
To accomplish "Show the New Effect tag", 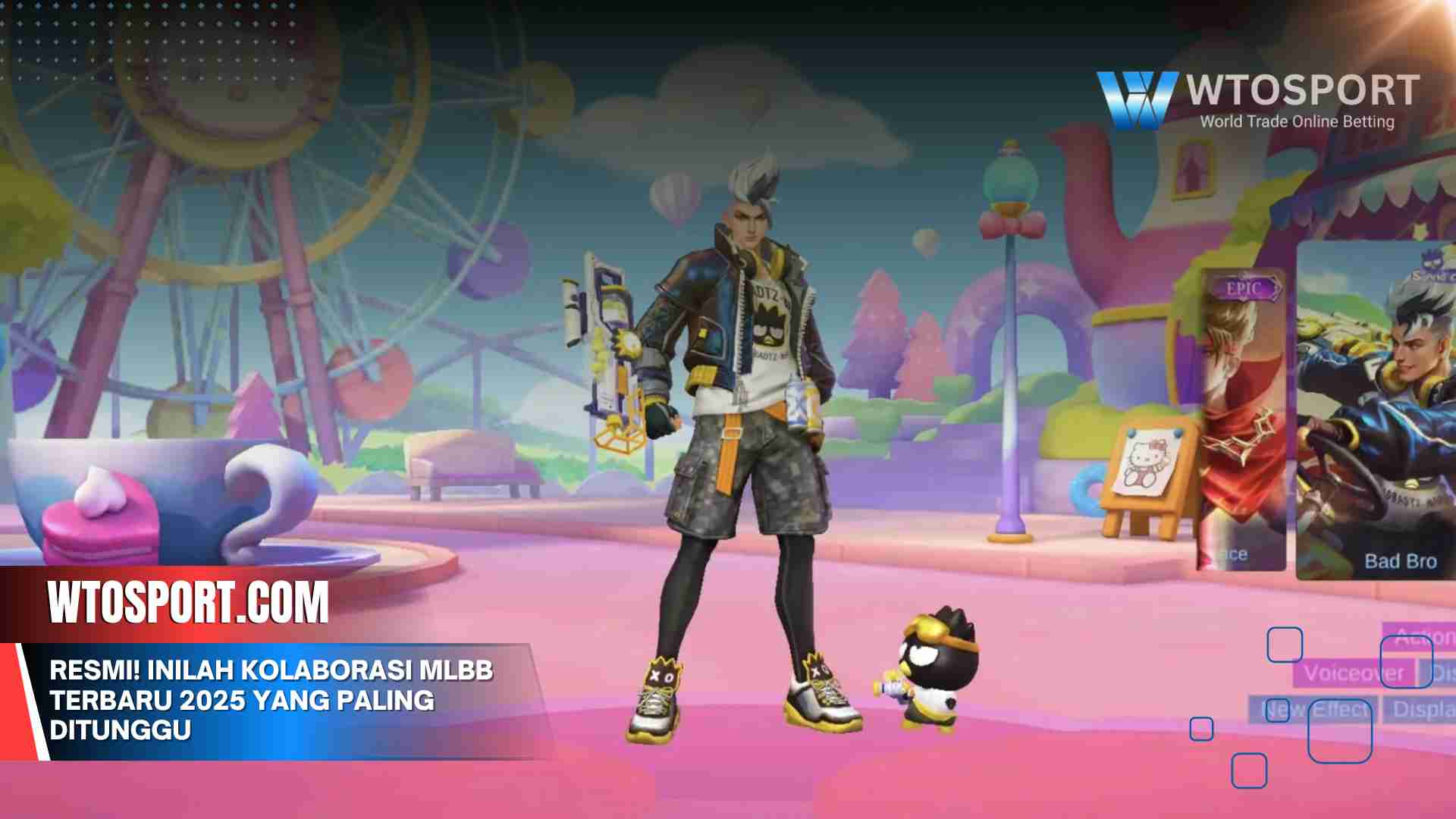I will click(1314, 710).
